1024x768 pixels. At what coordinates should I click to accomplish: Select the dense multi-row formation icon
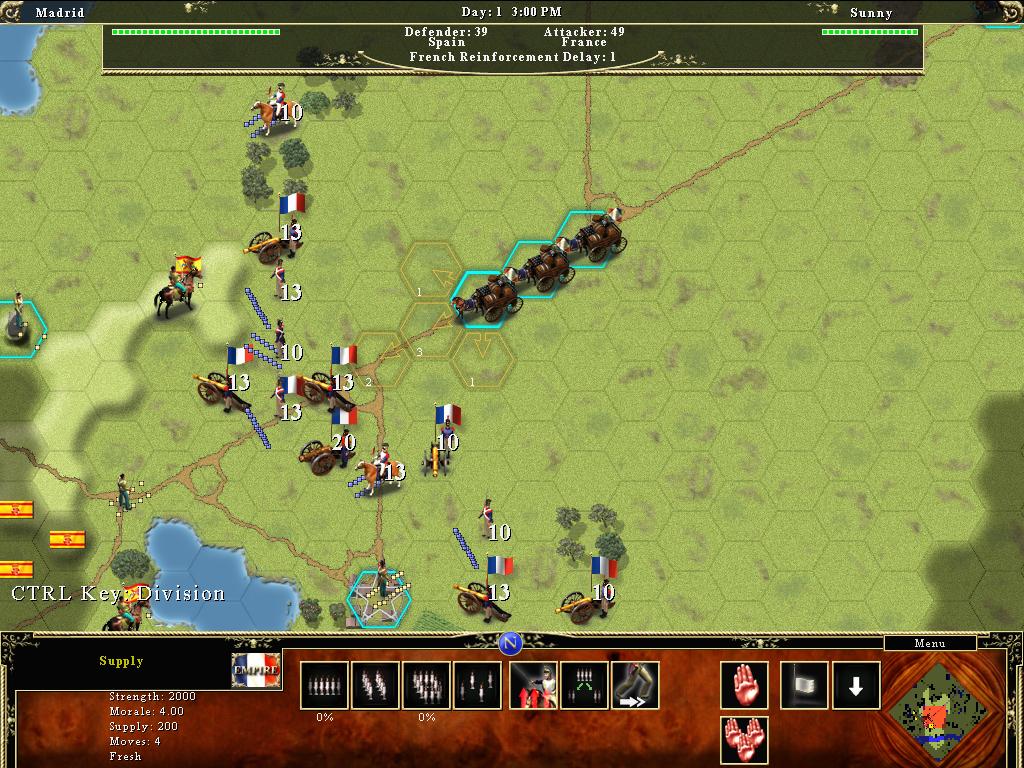[426, 685]
